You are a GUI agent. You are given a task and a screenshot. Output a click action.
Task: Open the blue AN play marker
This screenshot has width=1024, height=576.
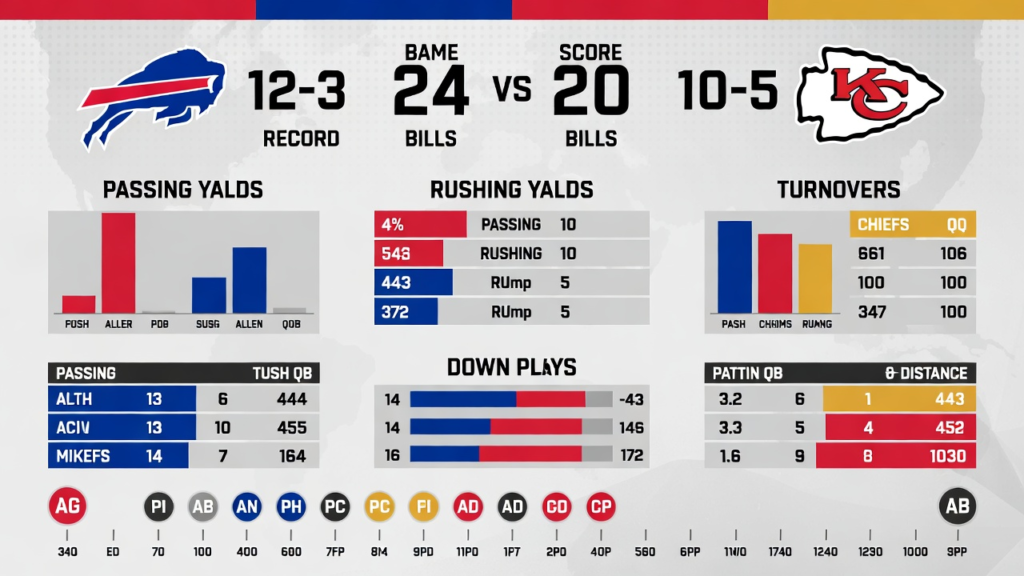(247, 507)
